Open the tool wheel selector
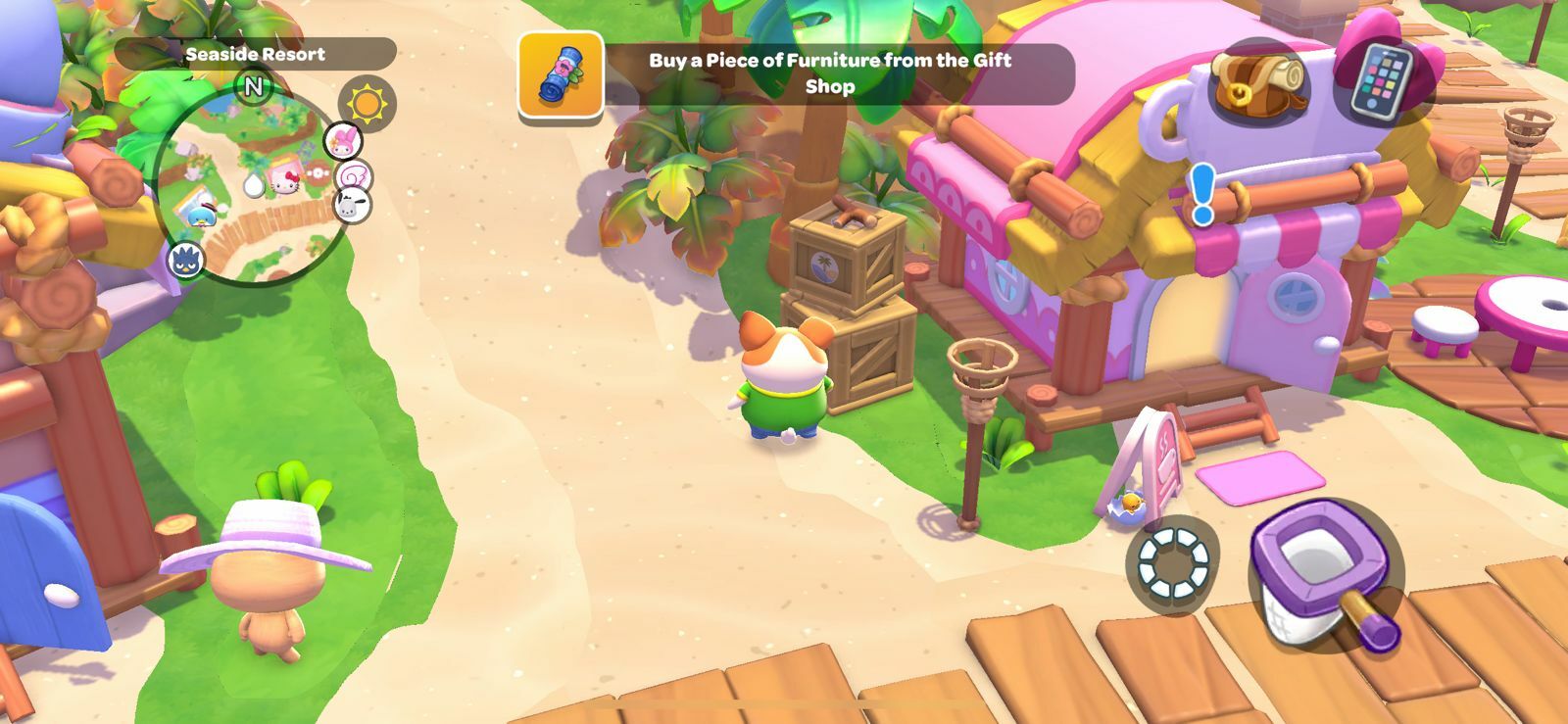This screenshot has width=1568, height=724. pyautogui.click(x=1173, y=563)
